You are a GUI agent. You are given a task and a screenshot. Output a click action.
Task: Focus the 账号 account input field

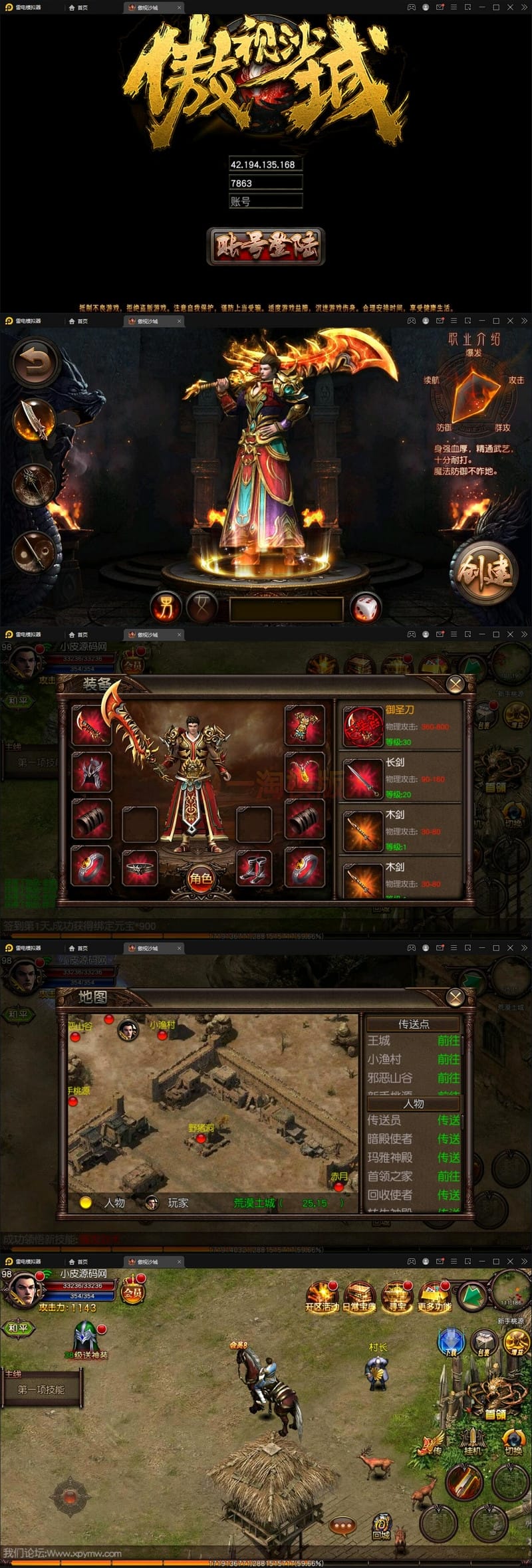coord(266,201)
